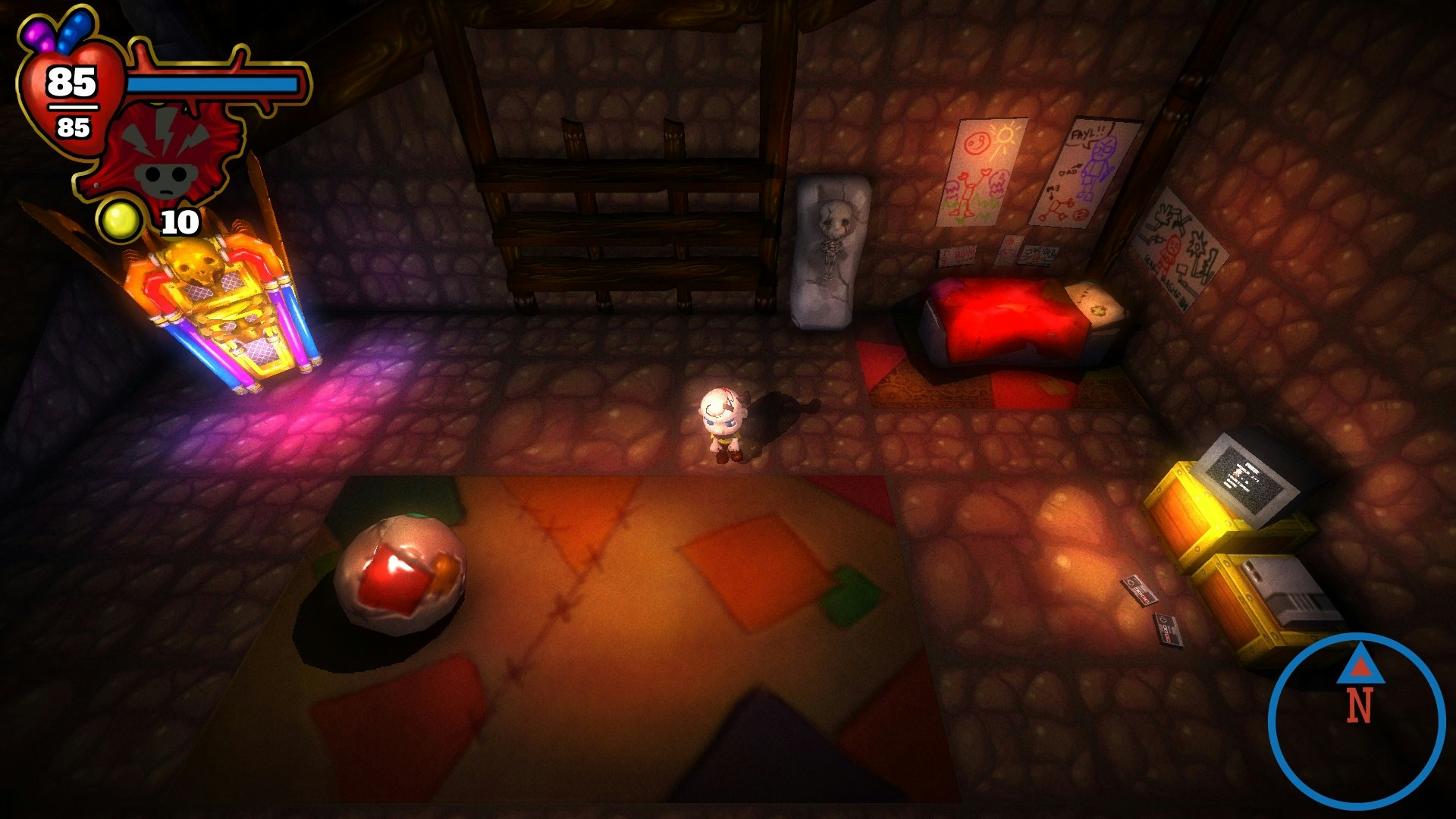This screenshot has width=1456, height=819.
Task: Click the yellow coin currency icon
Action: 121,221
